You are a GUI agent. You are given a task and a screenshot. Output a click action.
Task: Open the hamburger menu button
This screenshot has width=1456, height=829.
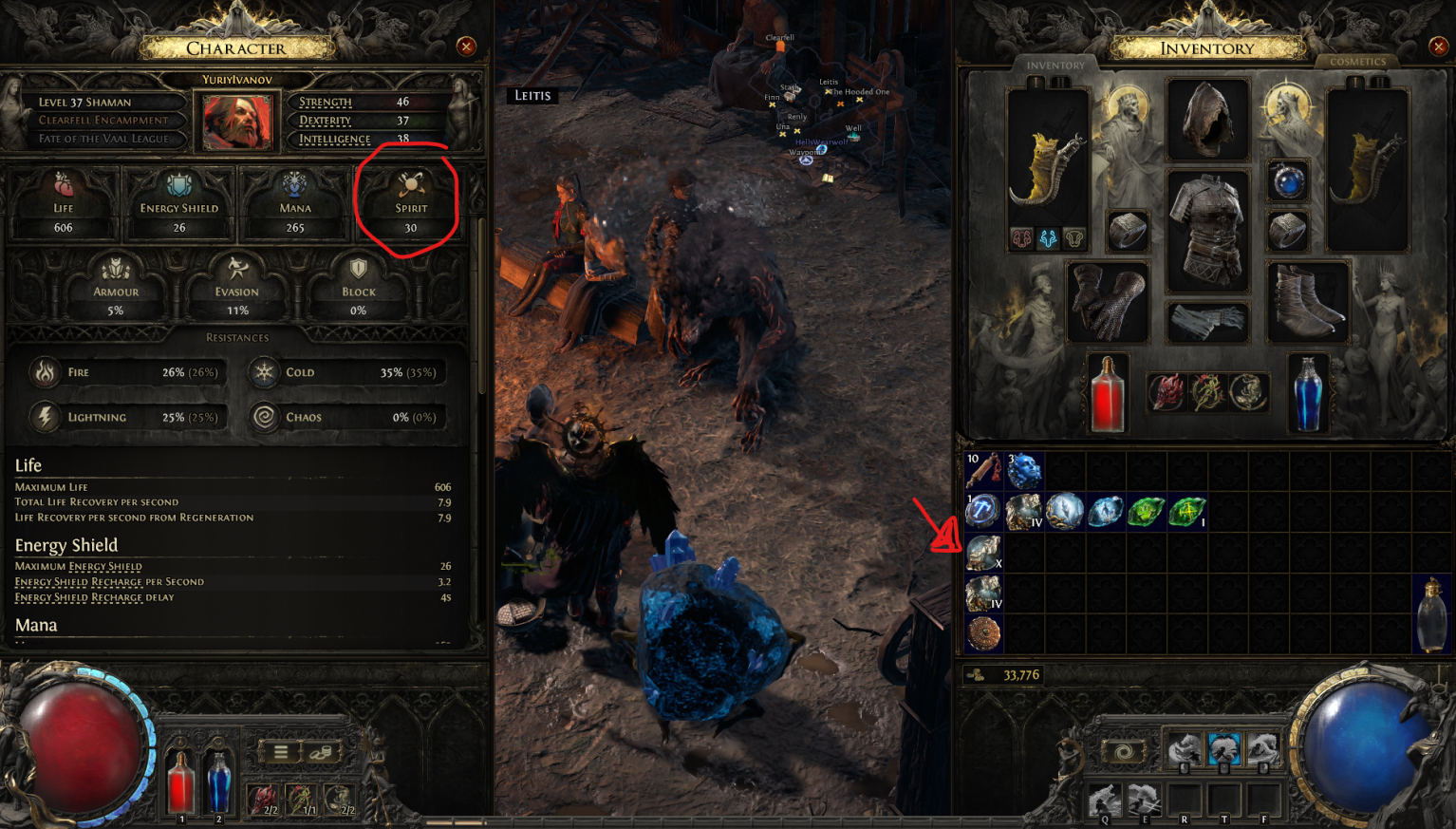coord(281,752)
